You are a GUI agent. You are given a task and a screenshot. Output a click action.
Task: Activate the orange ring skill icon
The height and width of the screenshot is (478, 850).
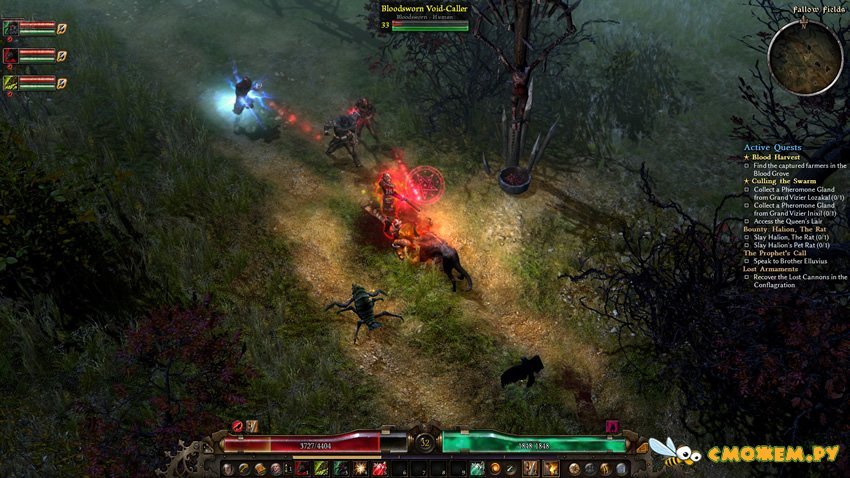click(494, 468)
